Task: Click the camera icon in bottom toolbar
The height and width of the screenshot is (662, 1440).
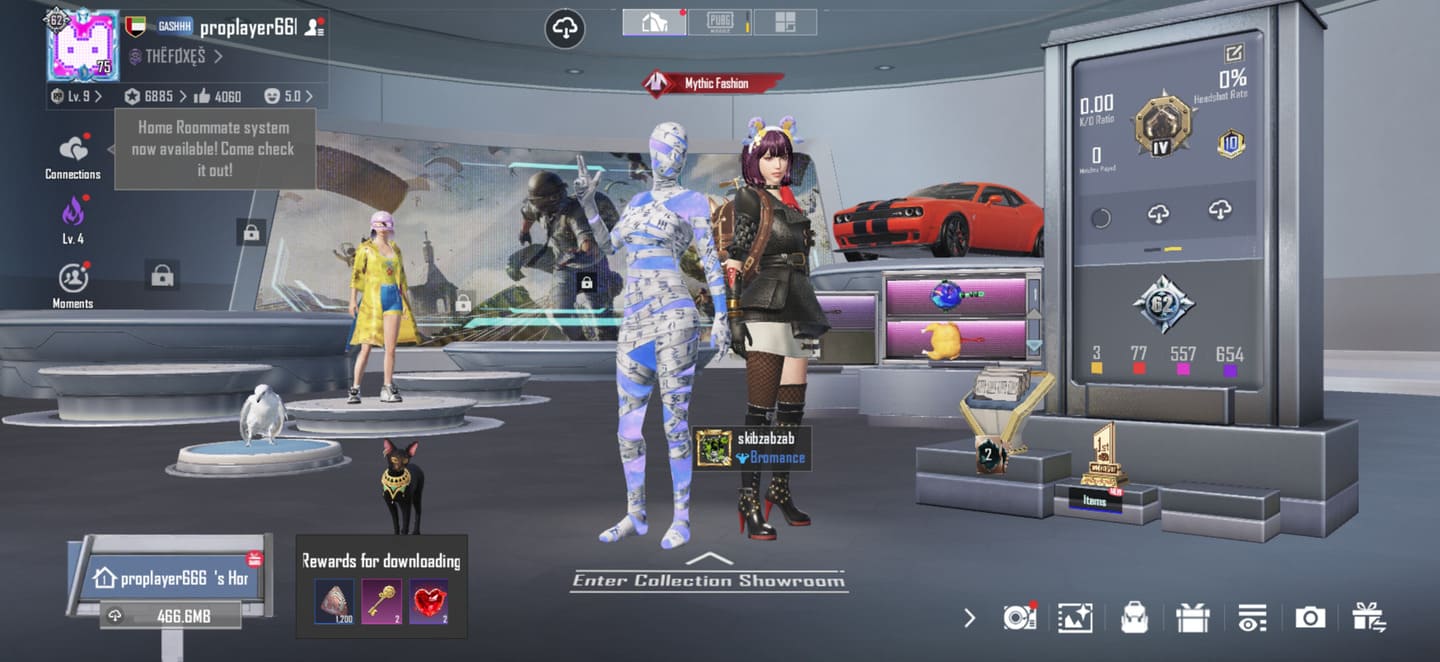Action: 1309,618
